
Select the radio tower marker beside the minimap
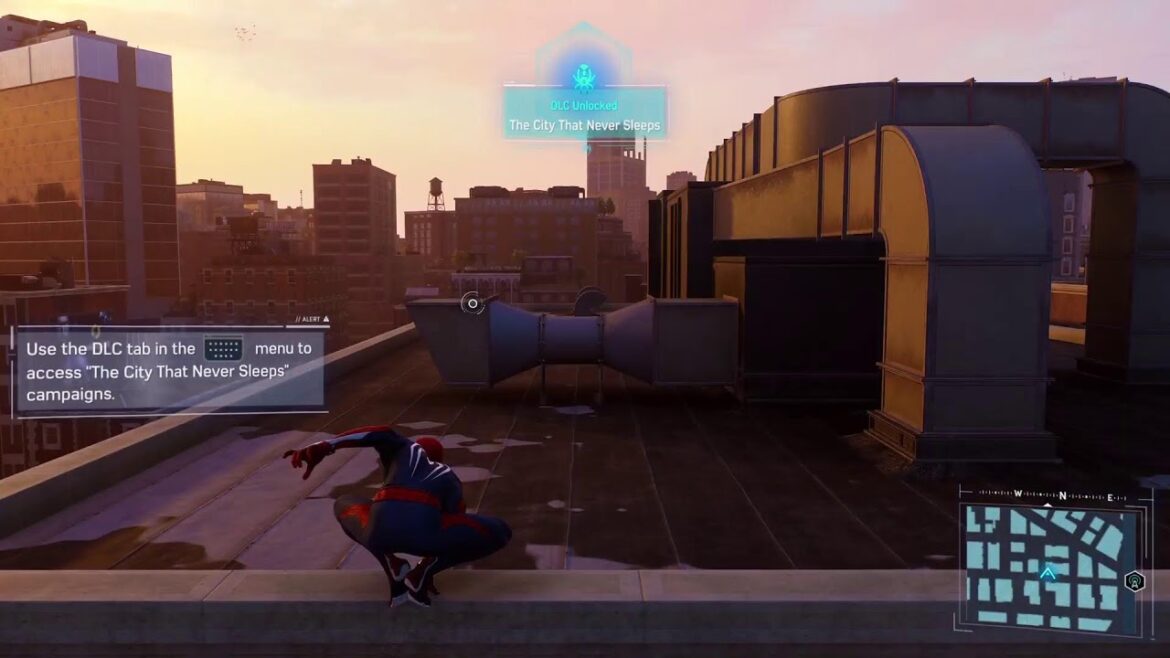(x=1135, y=581)
